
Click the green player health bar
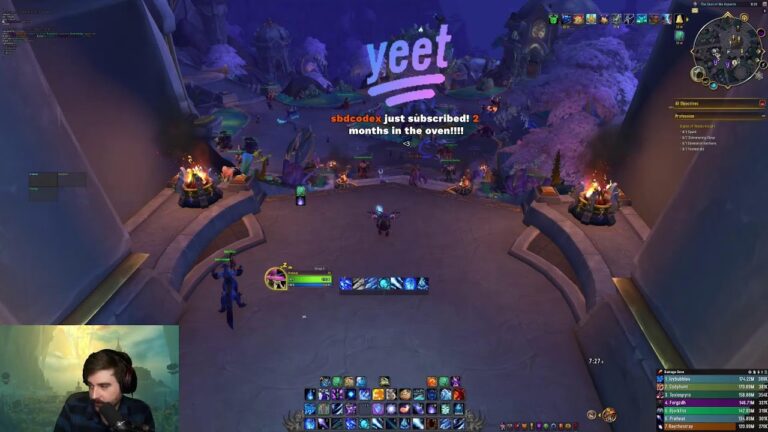coord(311,280)
